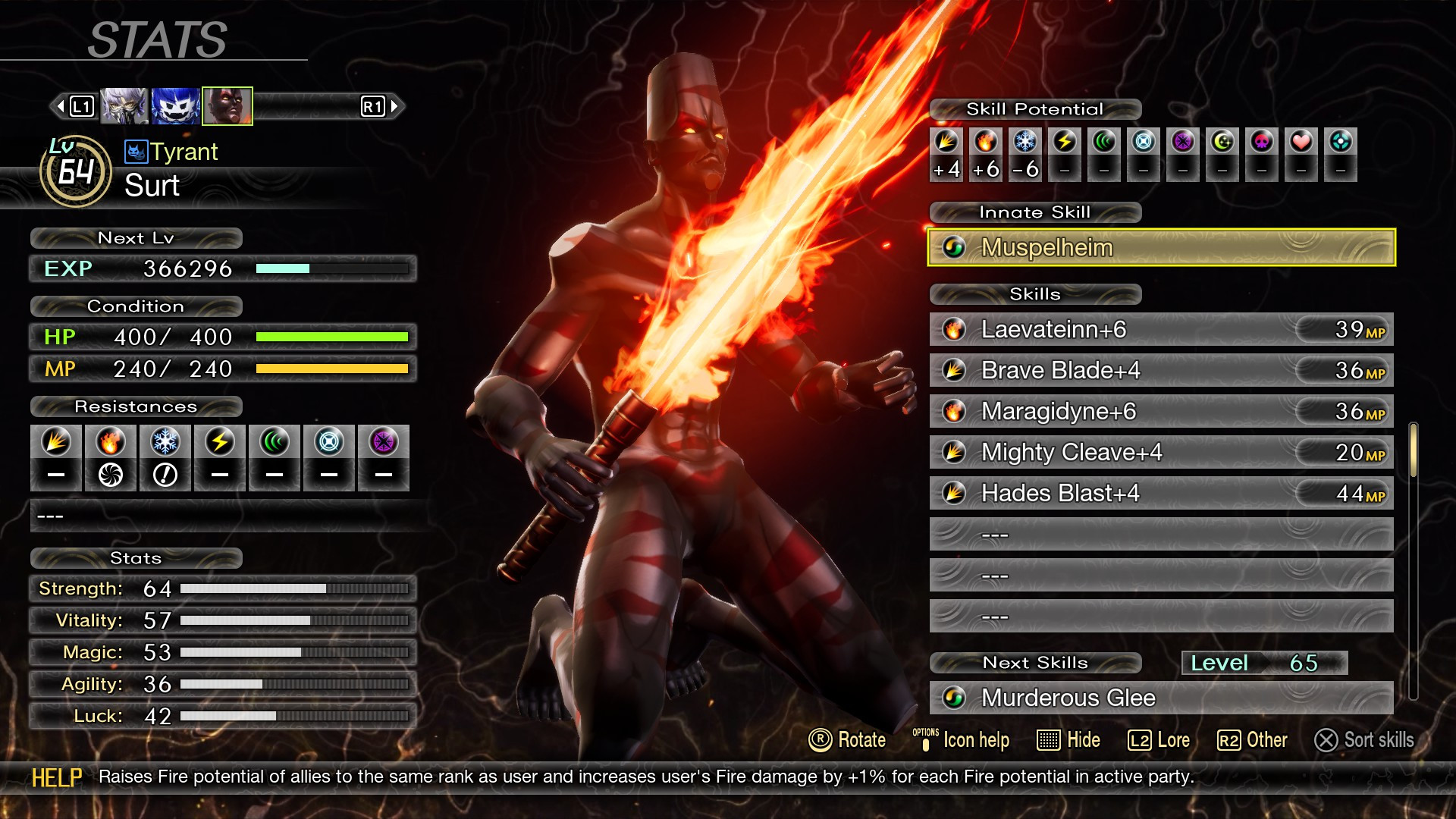Check the ice skill potential icon
This screenshot has height=819, width=1456.
tap(1025, 142)
